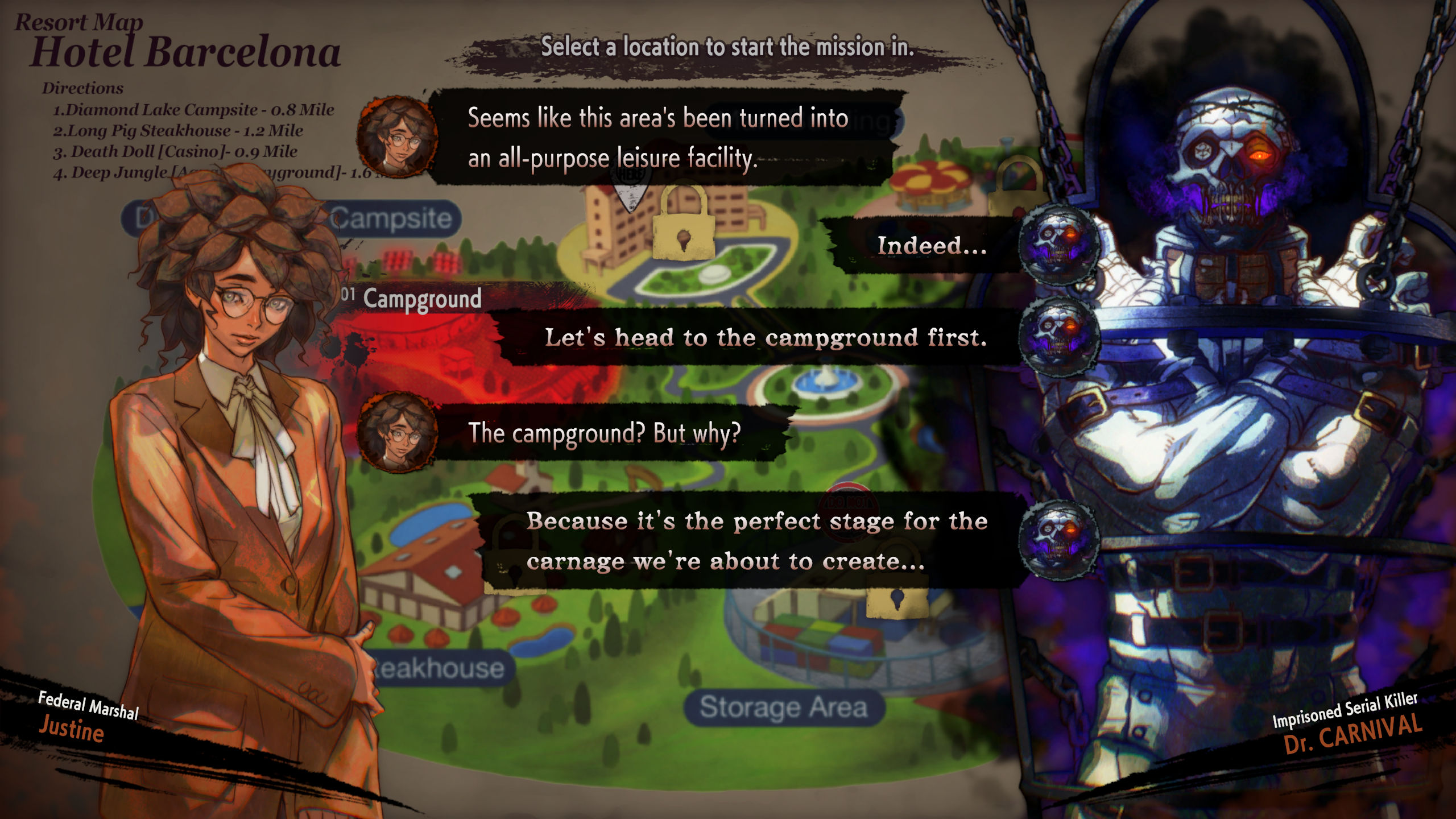
Task: Choose the Storage Area map label
Action: (783, 708)
